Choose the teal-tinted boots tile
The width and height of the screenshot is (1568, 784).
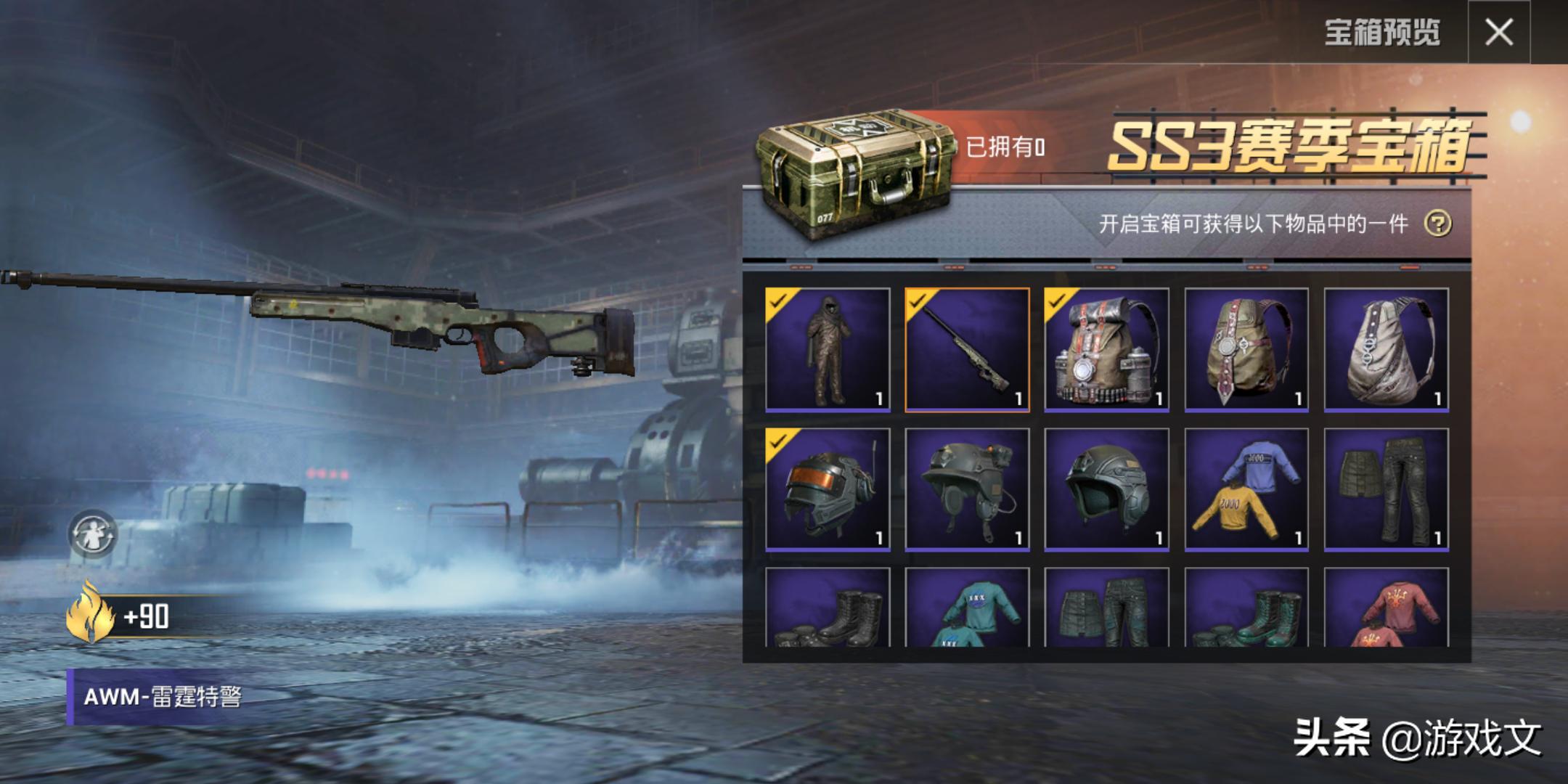point(1246,608)
